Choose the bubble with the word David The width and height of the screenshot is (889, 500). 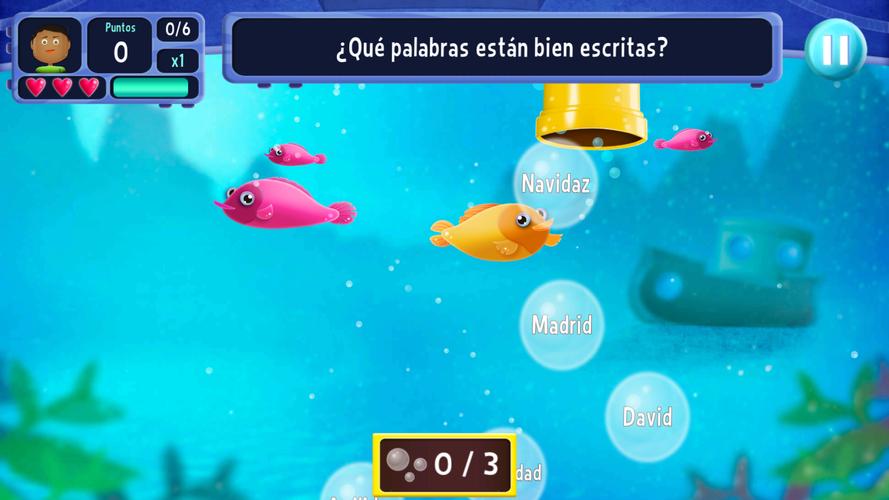tap(647, 416)
